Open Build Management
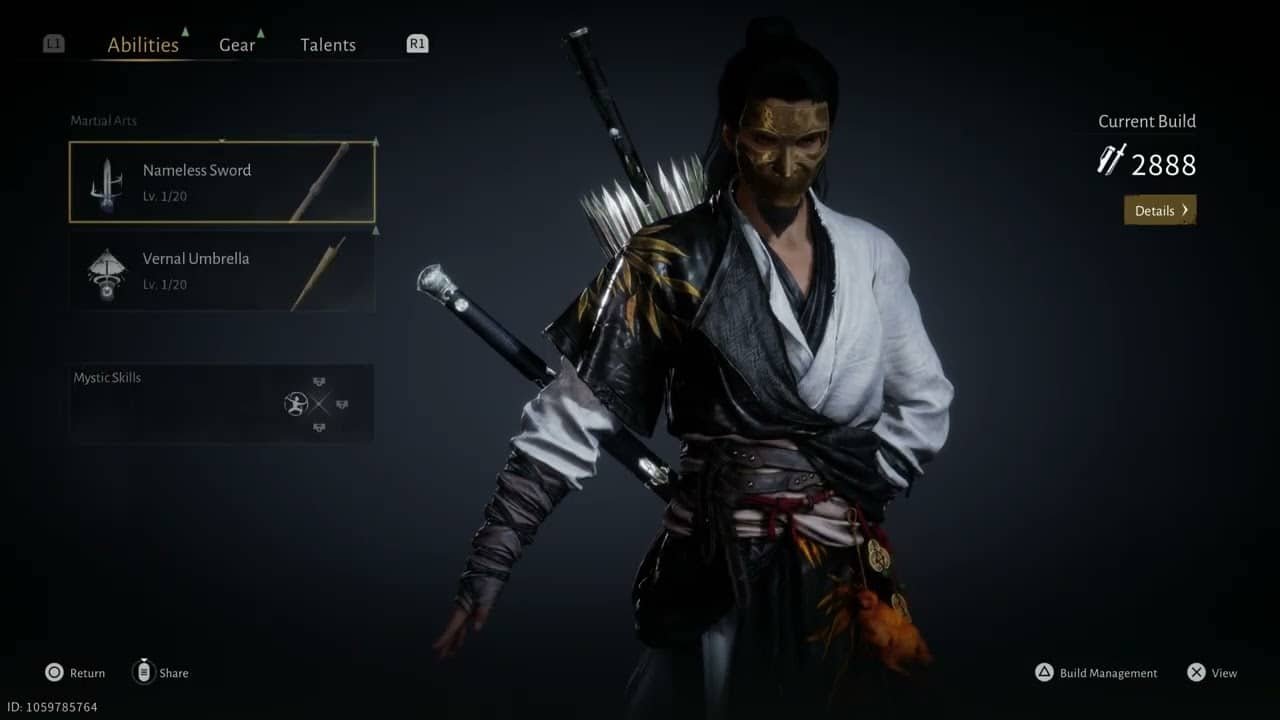Screen dimensions: 1280x720 (1097, 673)
